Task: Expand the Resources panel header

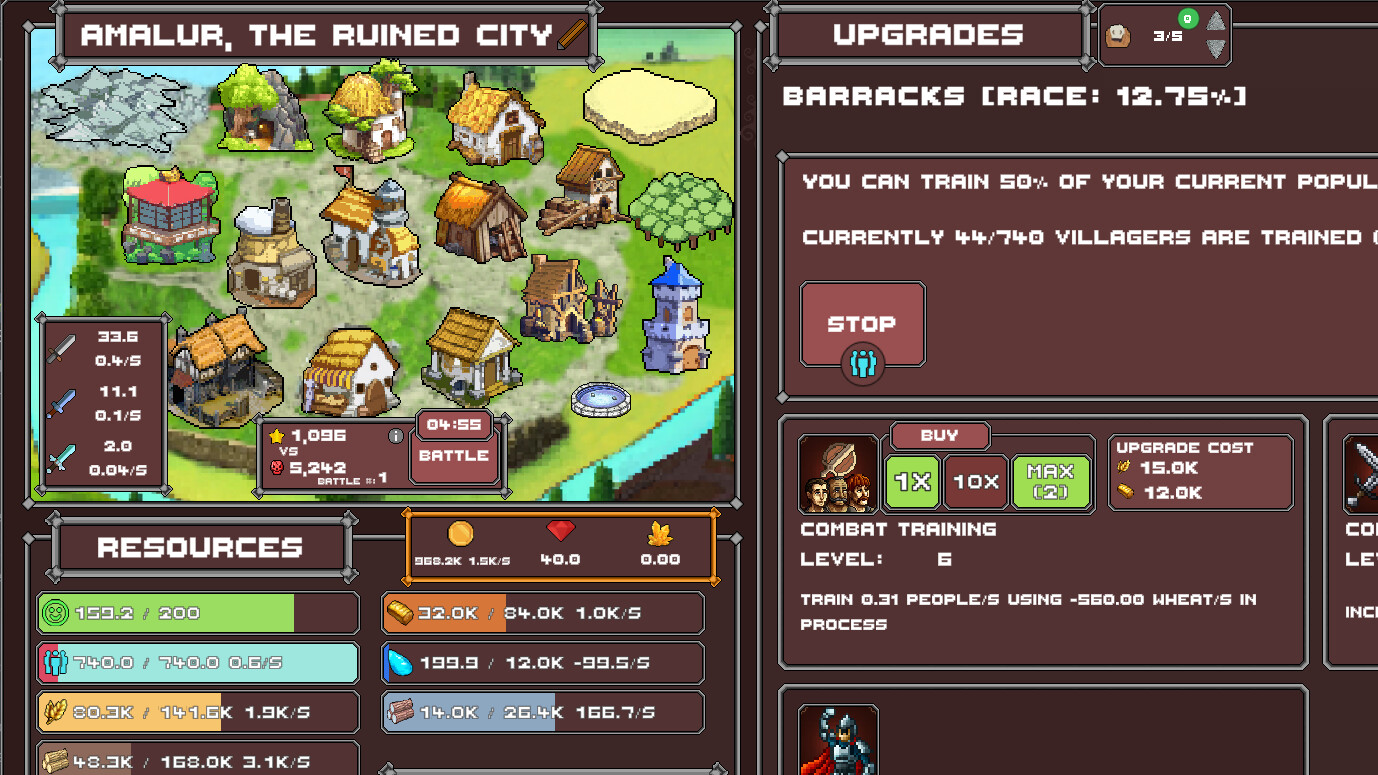Action: pos(199,547)
